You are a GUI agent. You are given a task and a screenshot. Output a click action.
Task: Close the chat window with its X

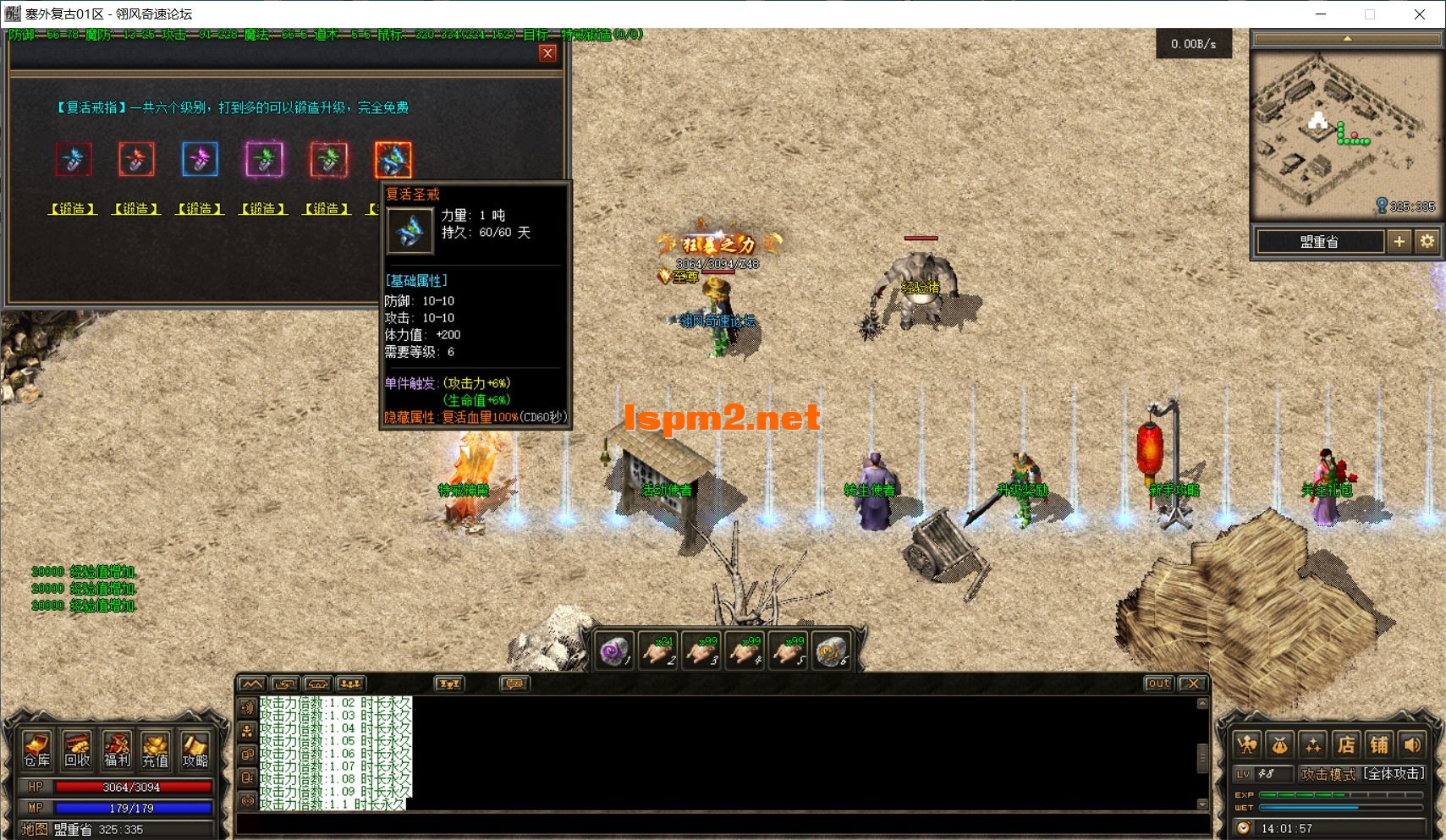[x=1192, y=684]
